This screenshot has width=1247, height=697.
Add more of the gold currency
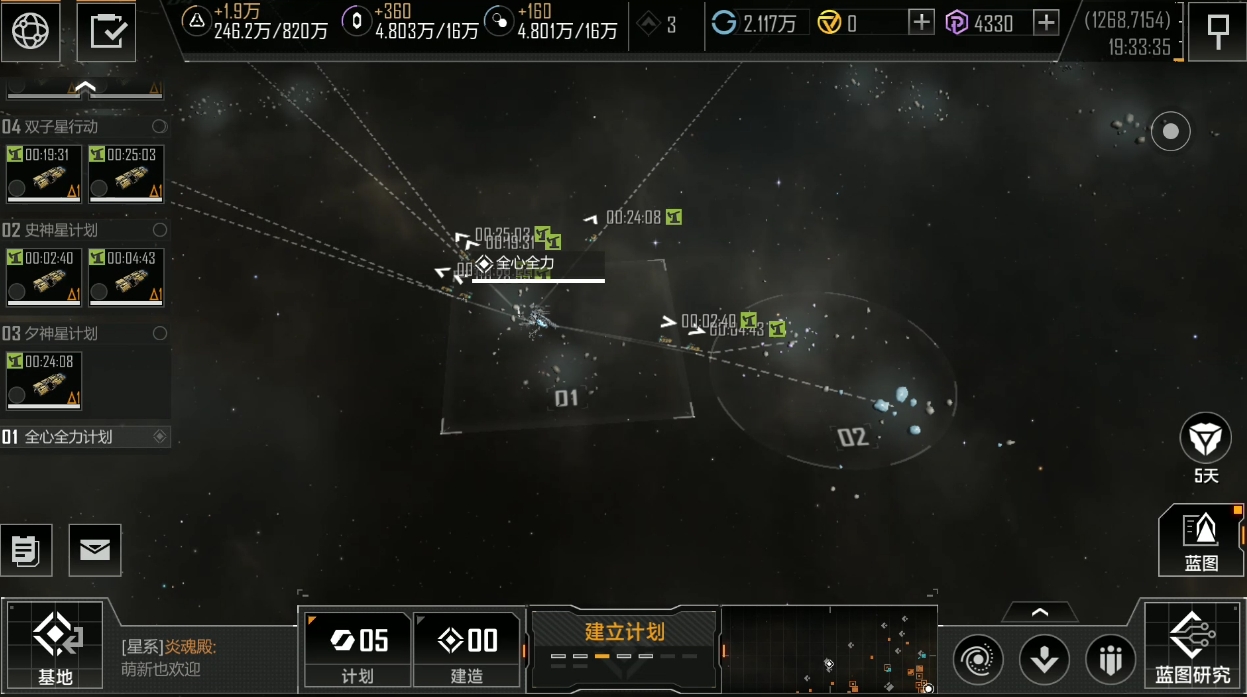(x=921, y=23)
